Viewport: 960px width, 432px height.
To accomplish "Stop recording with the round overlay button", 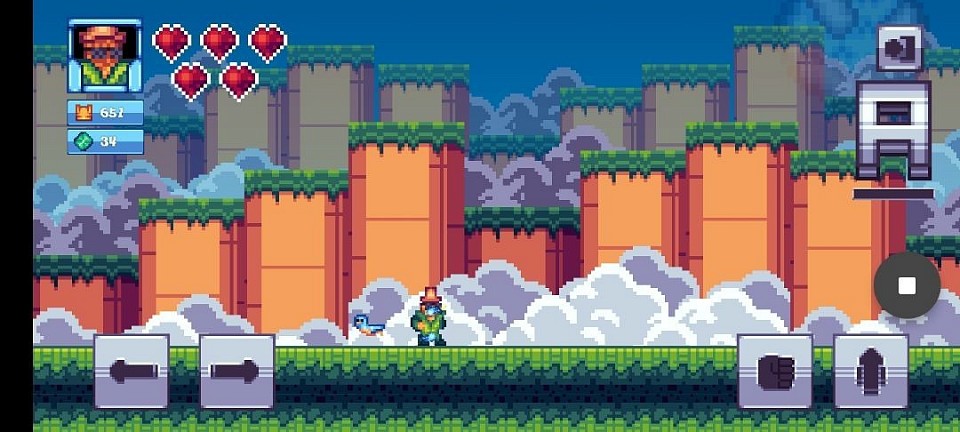I will coord(907,286).
